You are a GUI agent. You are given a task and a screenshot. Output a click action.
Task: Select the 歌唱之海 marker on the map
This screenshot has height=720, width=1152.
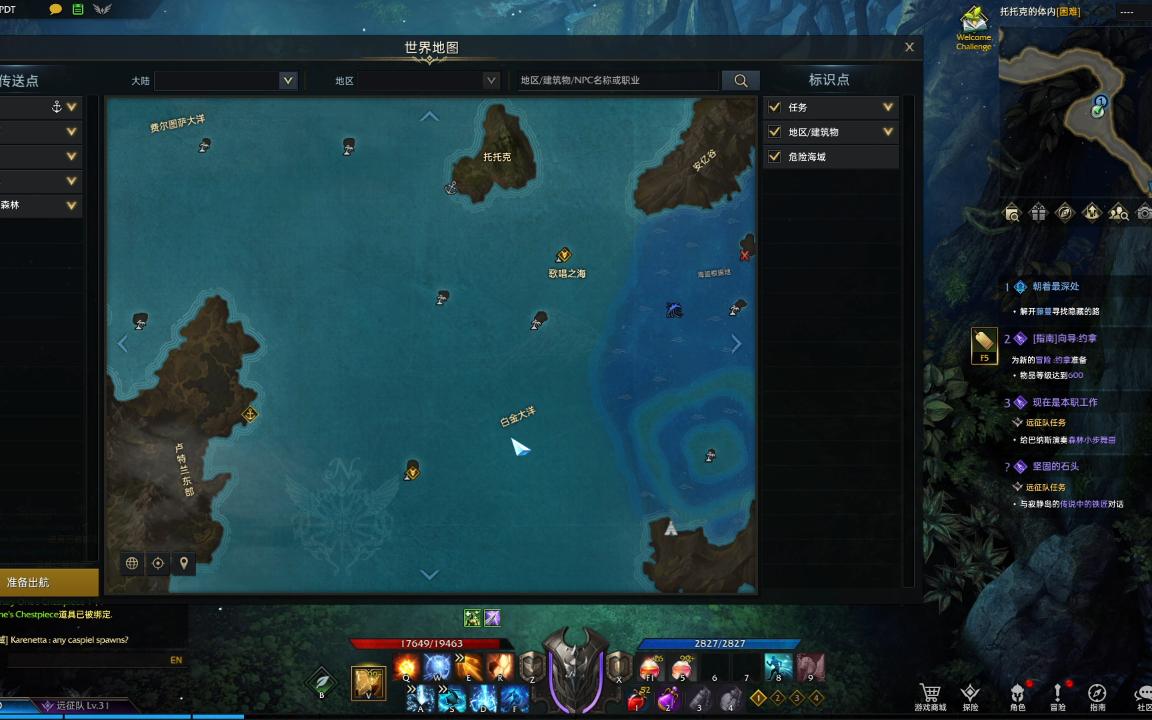(564, 256)
